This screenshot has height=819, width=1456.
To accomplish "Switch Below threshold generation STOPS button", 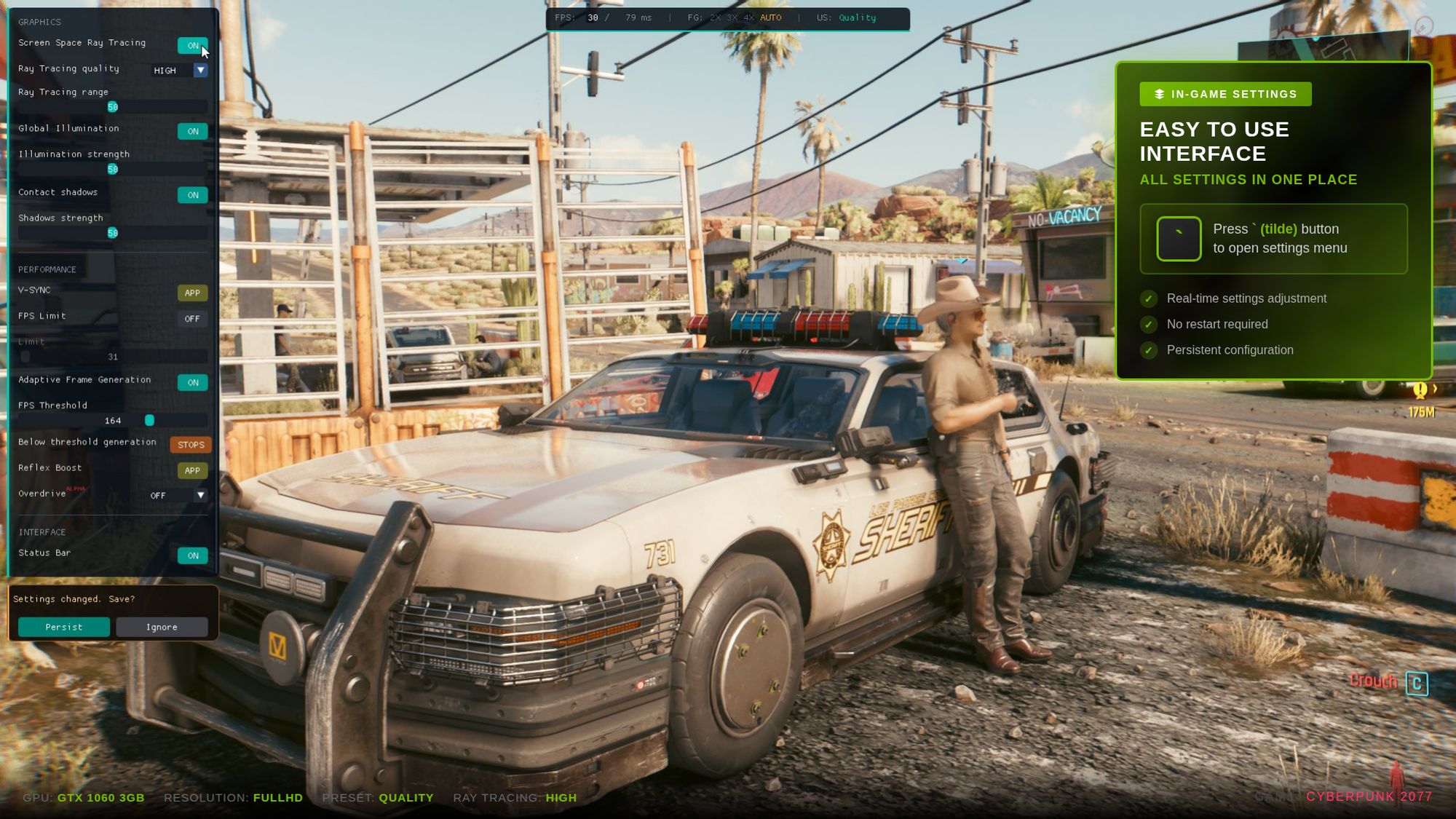I will tap(191, 445).
